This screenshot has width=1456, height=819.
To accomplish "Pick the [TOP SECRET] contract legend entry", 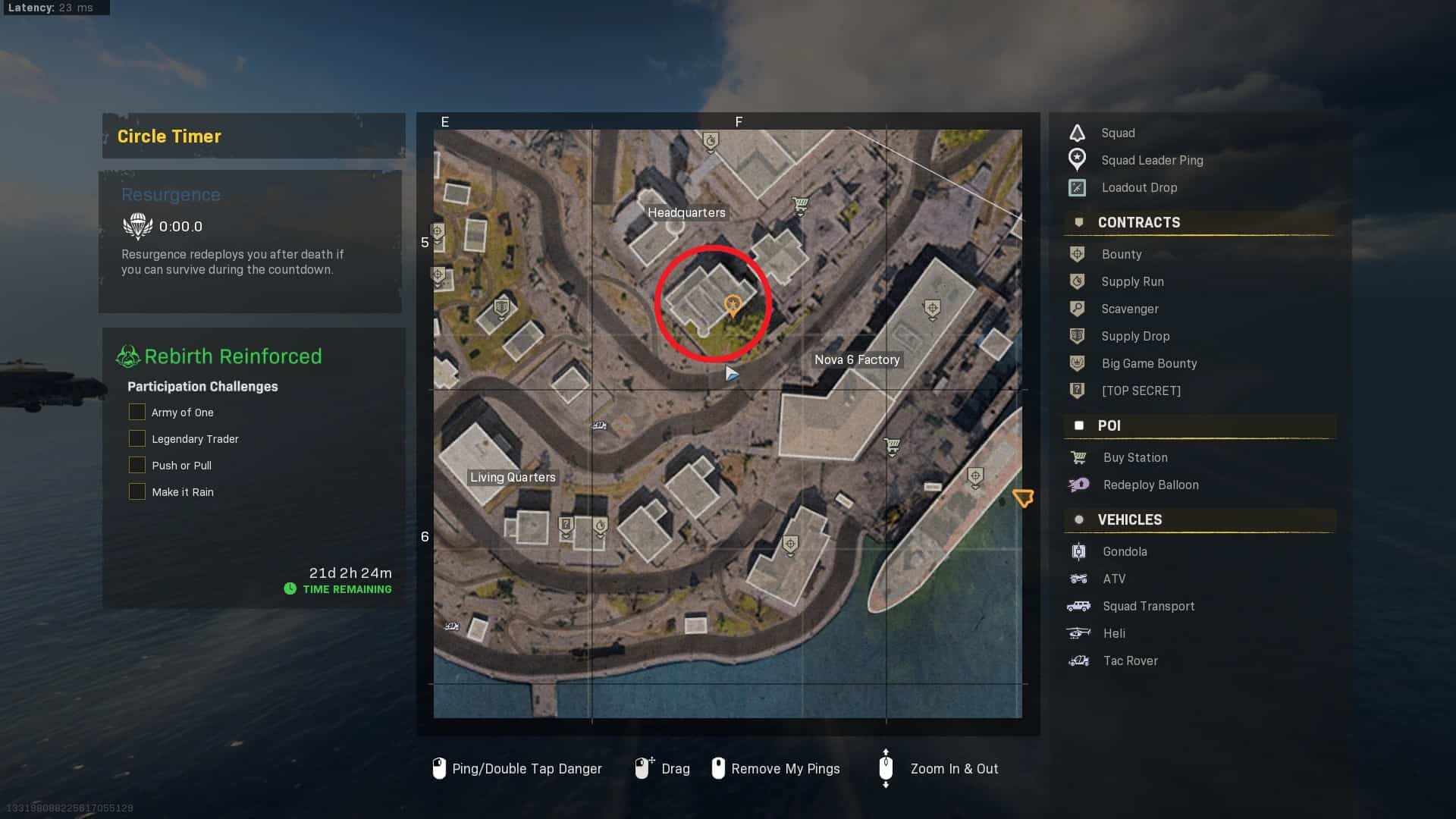I will click(1140, 391).
